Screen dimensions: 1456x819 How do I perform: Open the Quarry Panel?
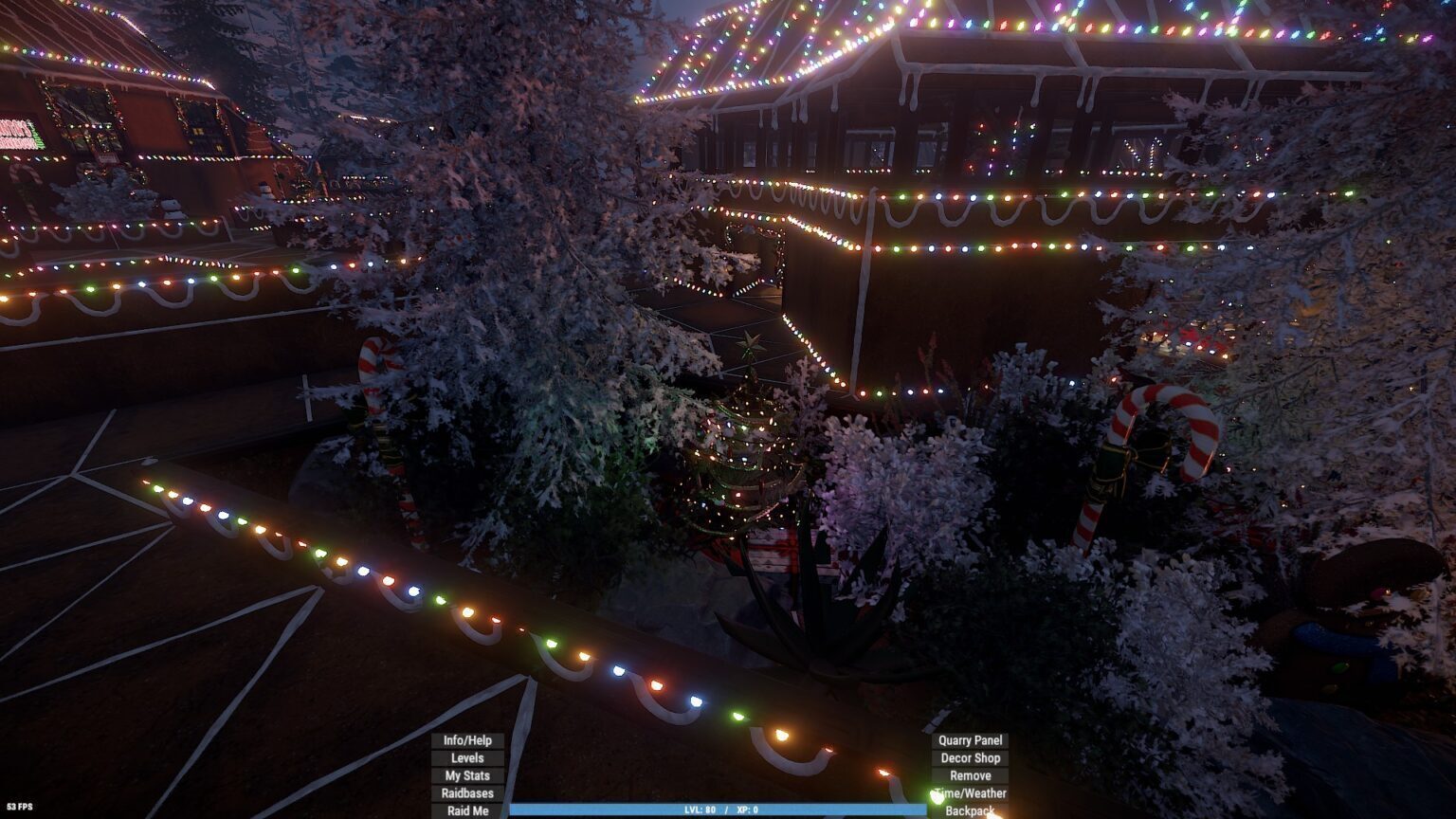point(970,740)
